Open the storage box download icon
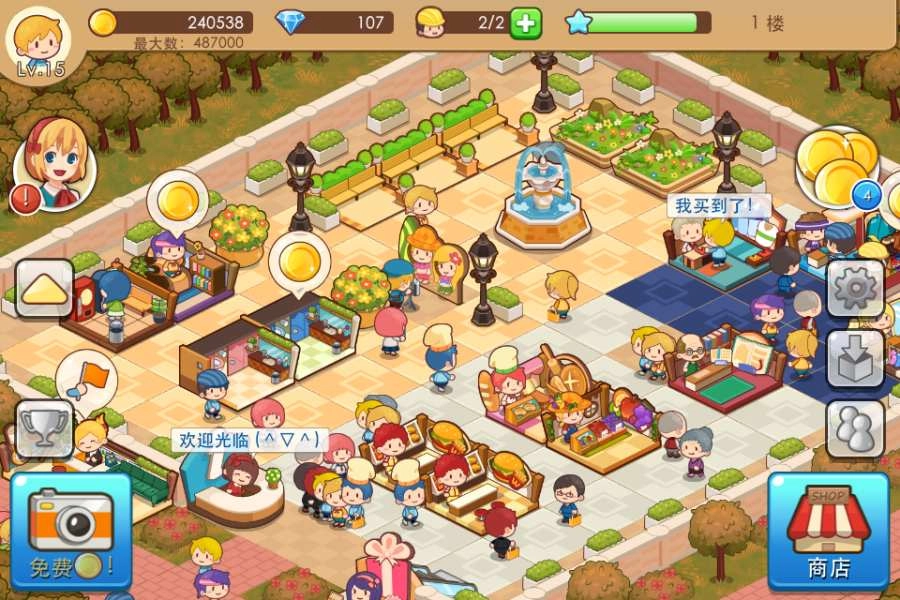The height and width of the screenshot is (600, 900). click(x=855, y=358)
